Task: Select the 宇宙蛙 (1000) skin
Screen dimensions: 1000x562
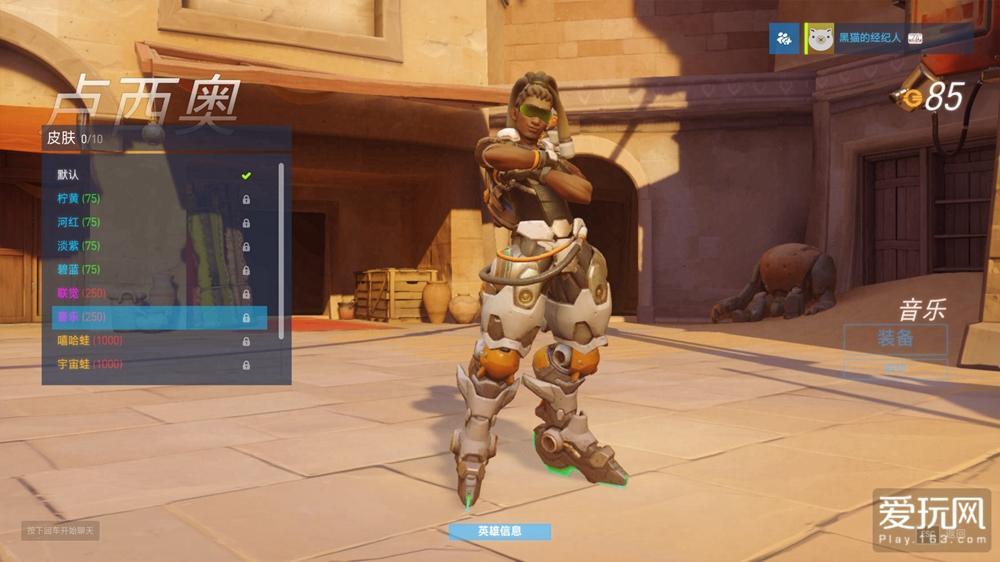Action: pos(152,364)
